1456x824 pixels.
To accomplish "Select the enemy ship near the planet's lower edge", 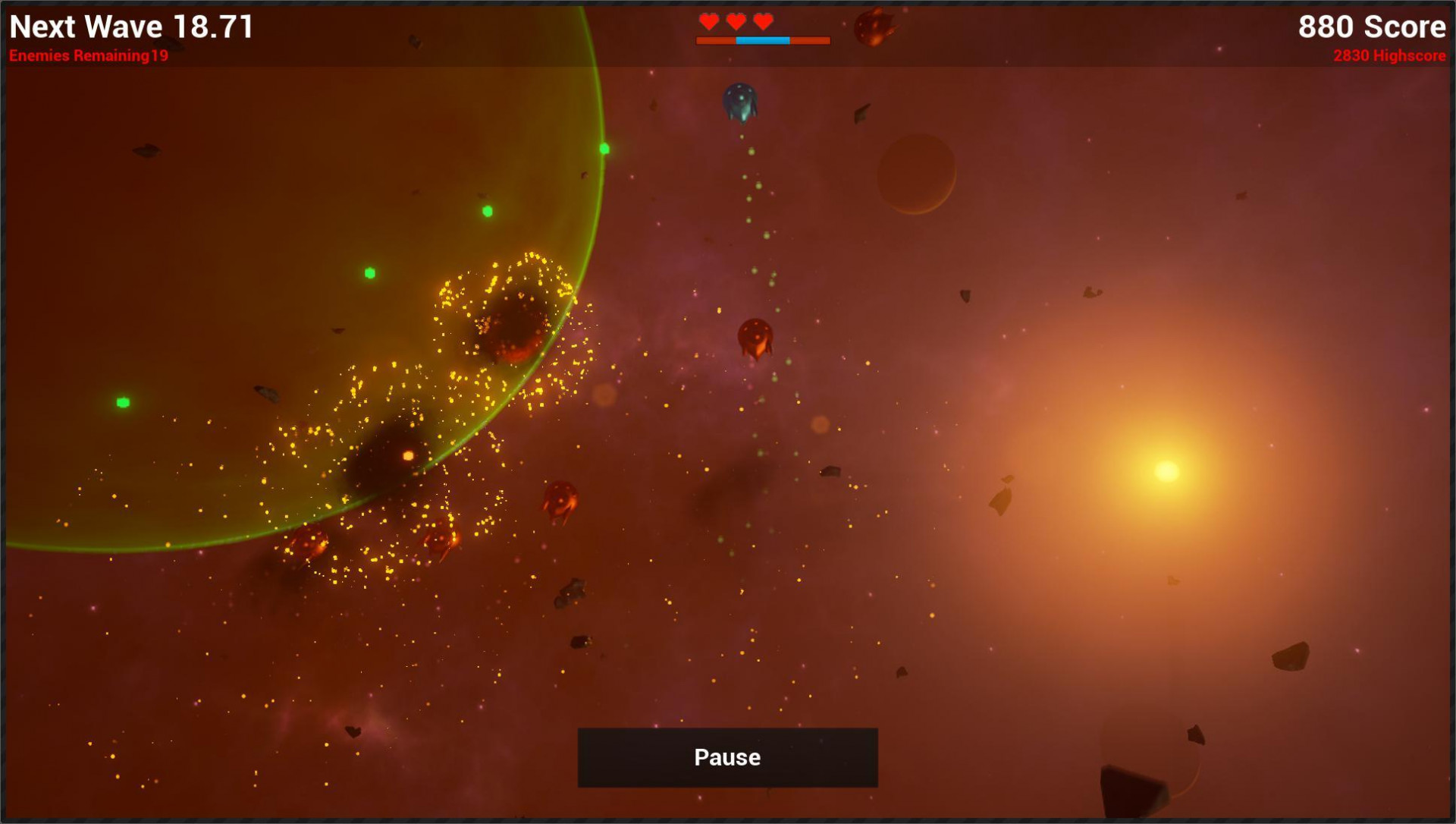I will pyautogui.click(x=307, y=543).
